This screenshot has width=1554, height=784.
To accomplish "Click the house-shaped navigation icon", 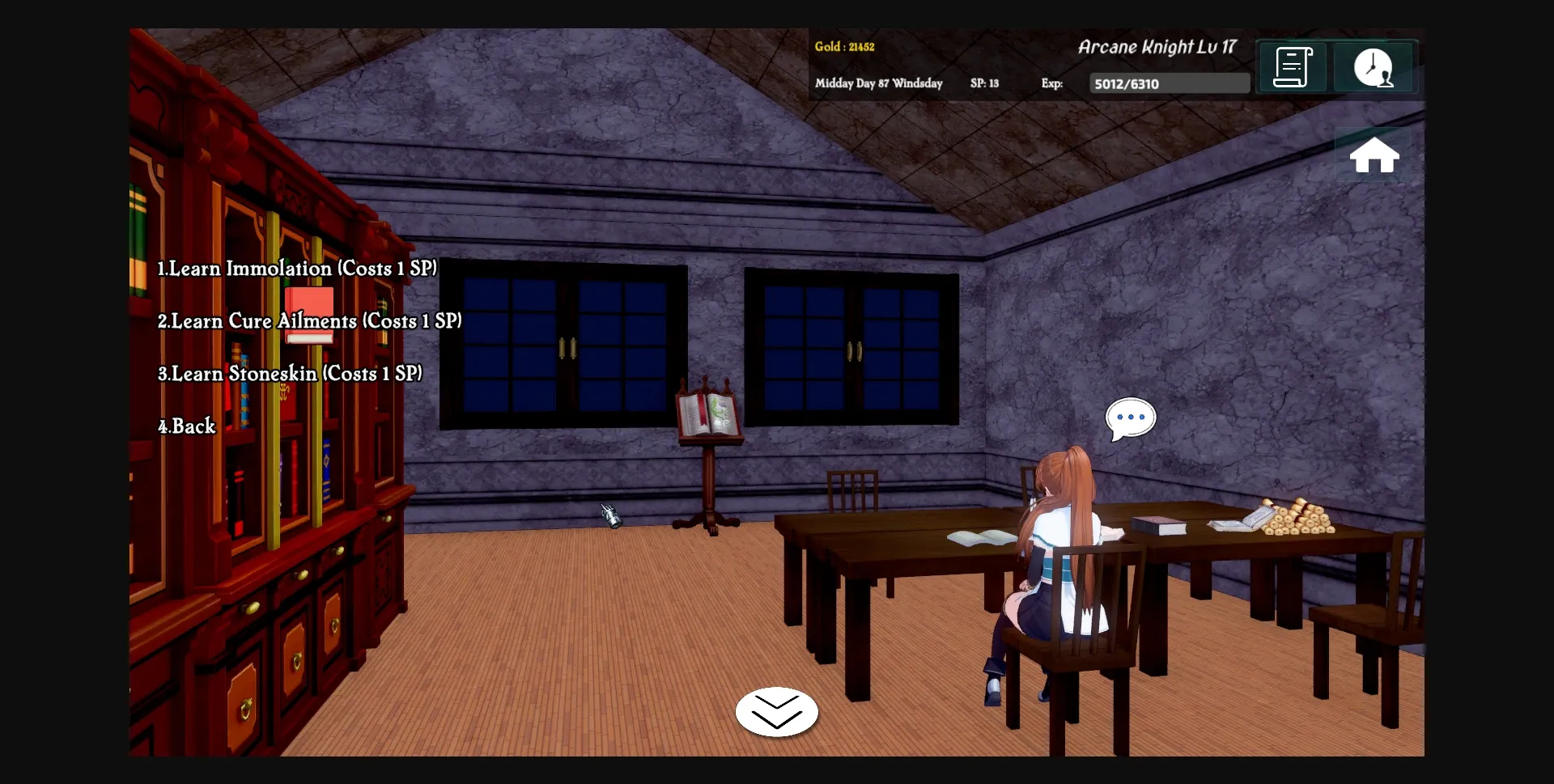I will click(x=1374, y=155).
